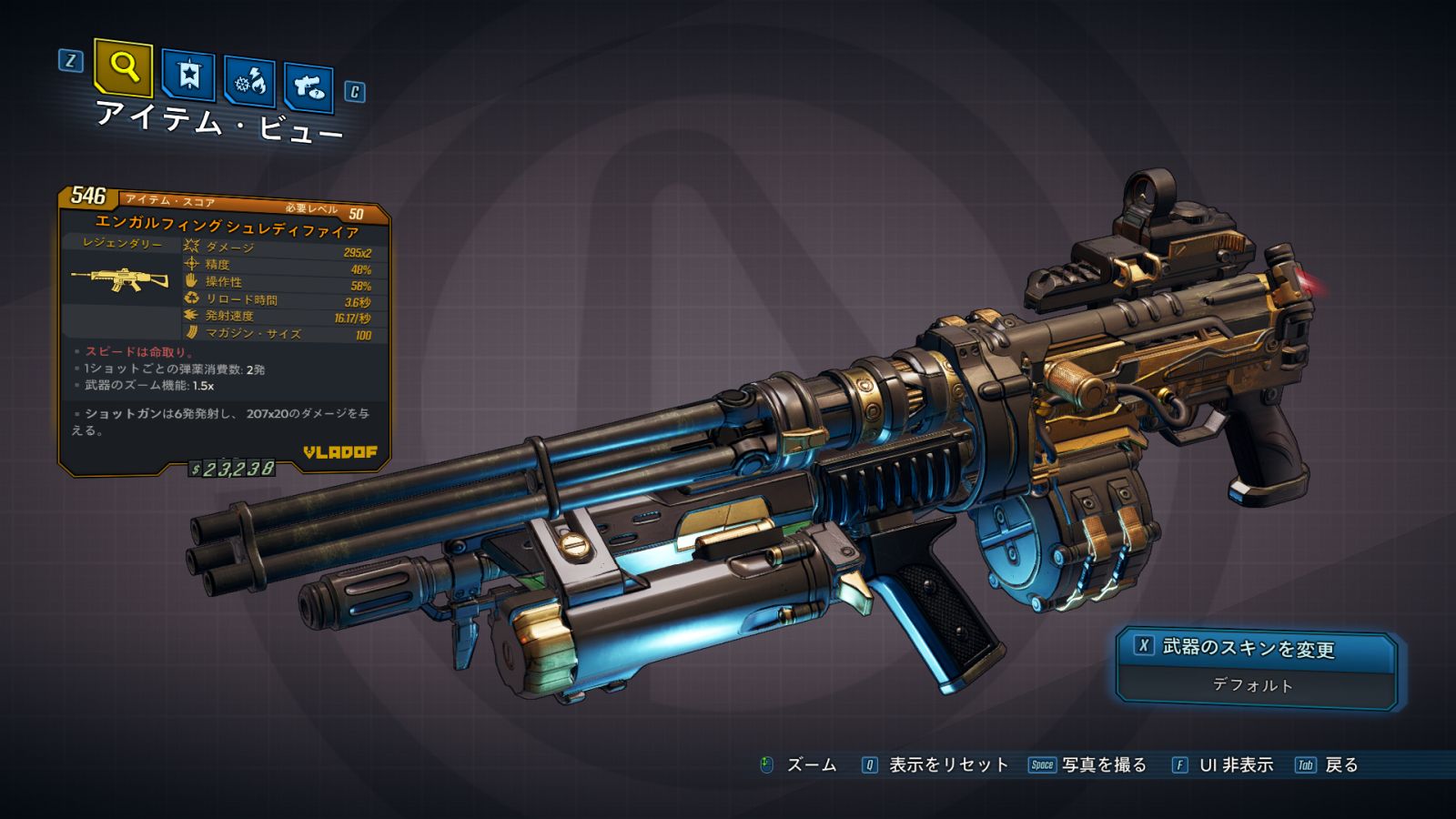Select the magnifier Item View tab
The image size is (1456, 819).
point(124,67)
